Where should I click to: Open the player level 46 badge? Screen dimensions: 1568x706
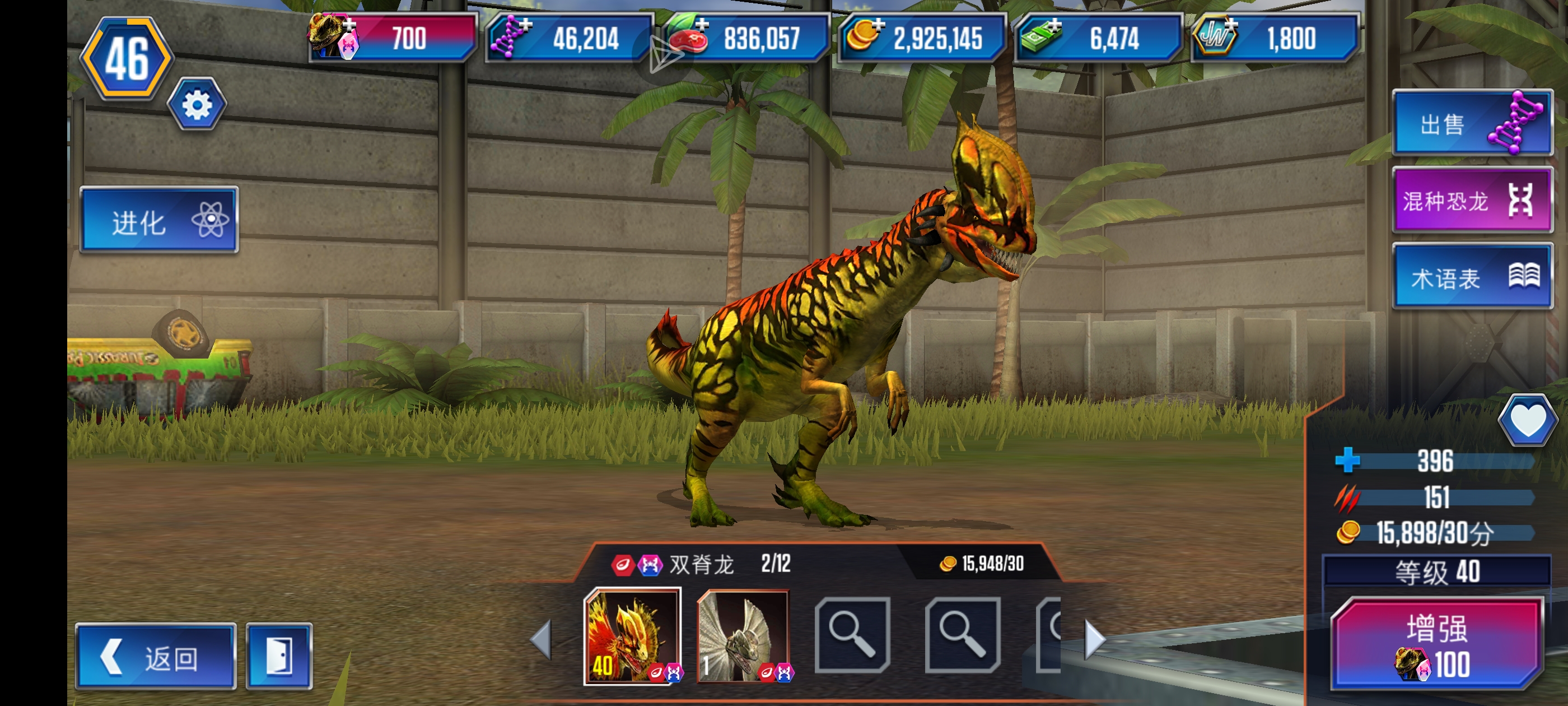pos(127,58)
